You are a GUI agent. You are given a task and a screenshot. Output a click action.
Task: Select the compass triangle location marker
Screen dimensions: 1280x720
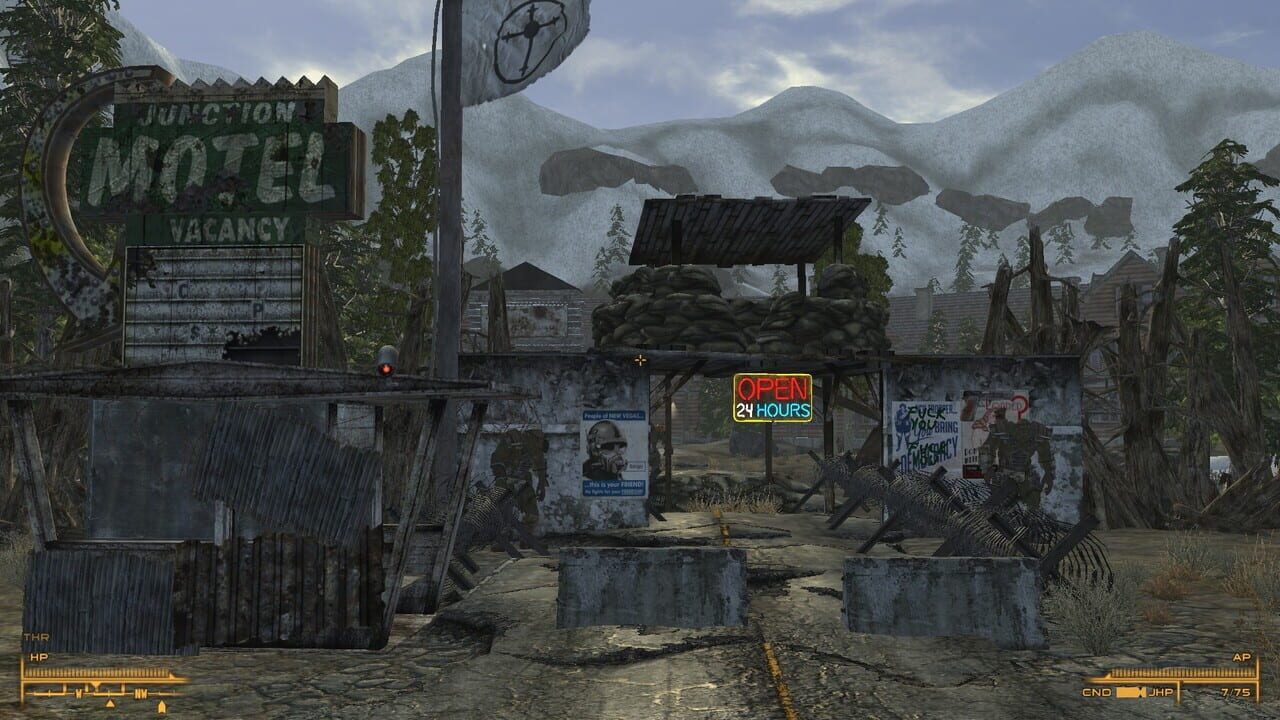pos(110,703)
